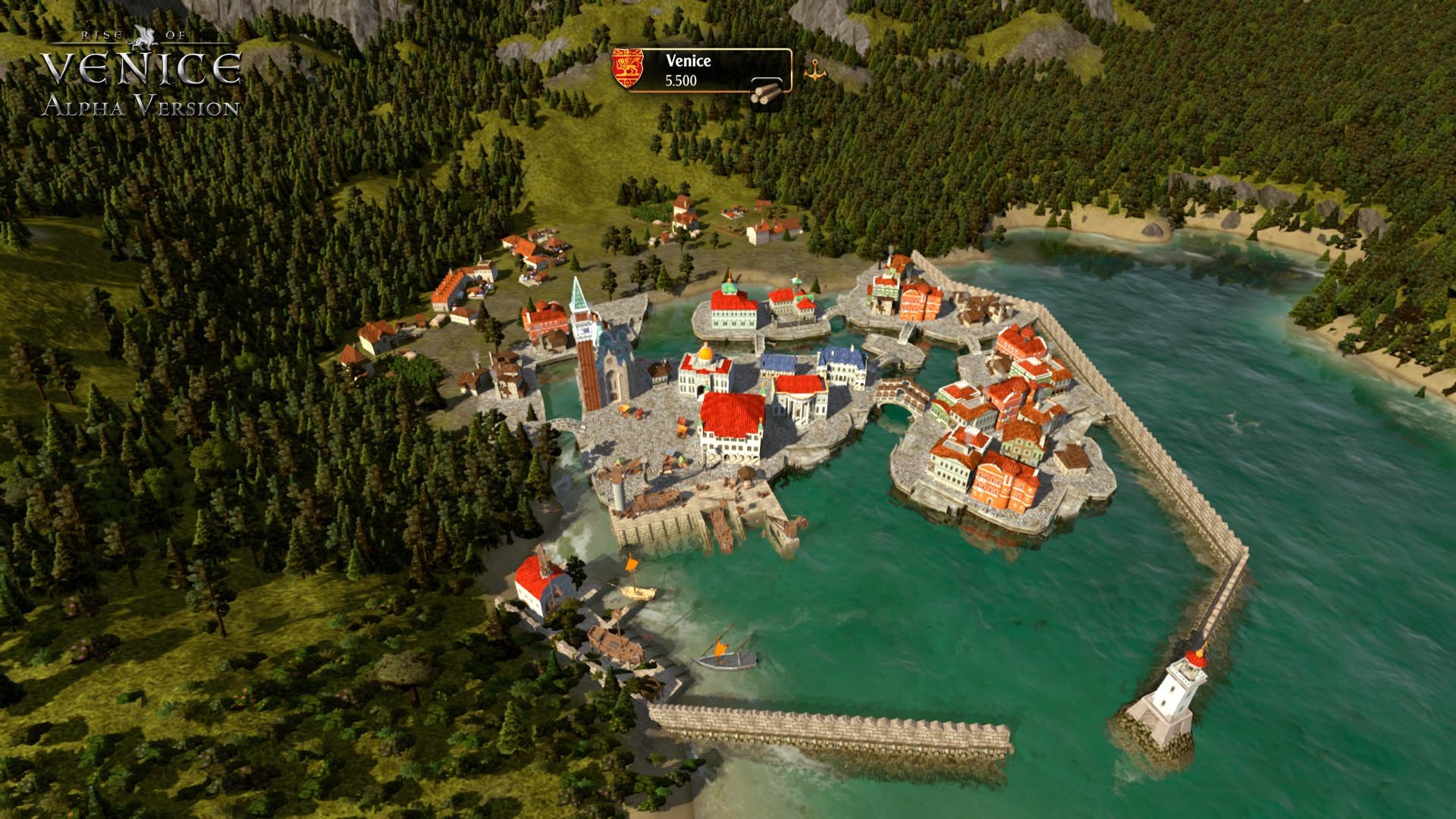
Task: Click the golden anchor harbor icon
Action: 814,70
